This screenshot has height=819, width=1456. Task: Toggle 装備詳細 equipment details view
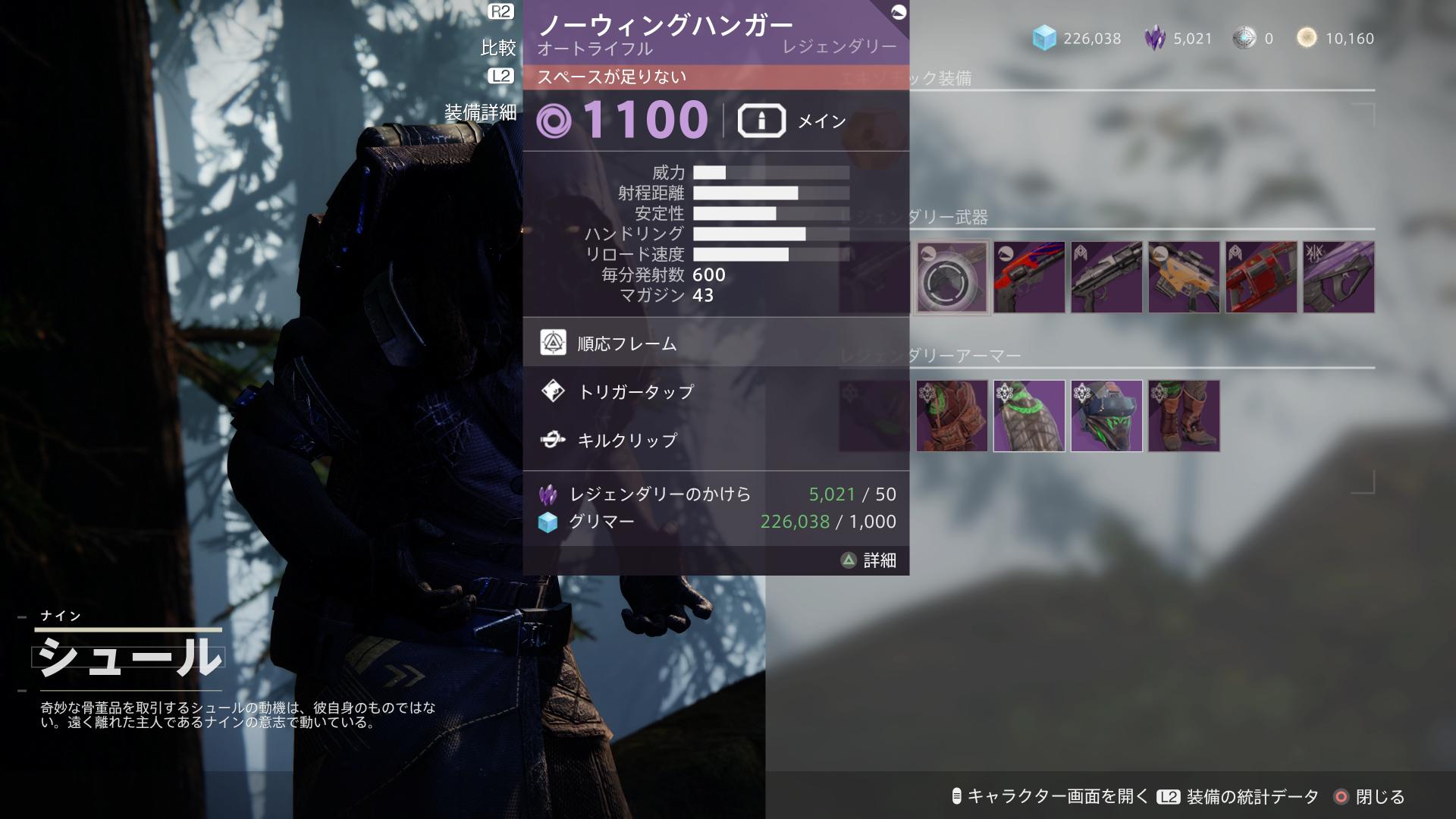pos(482,111)
